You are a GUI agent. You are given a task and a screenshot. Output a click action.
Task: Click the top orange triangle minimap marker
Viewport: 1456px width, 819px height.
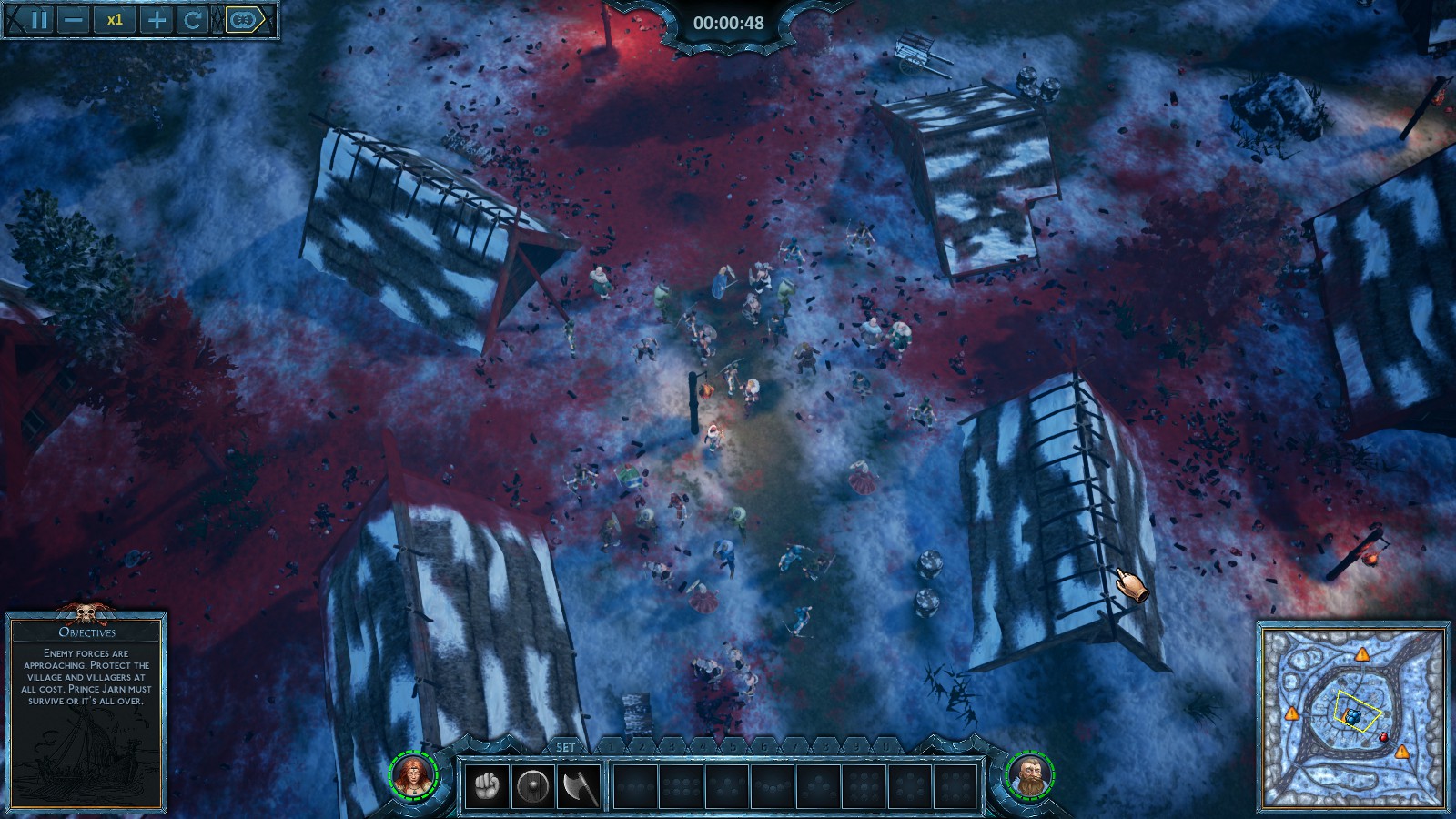tap(1361, 654)
